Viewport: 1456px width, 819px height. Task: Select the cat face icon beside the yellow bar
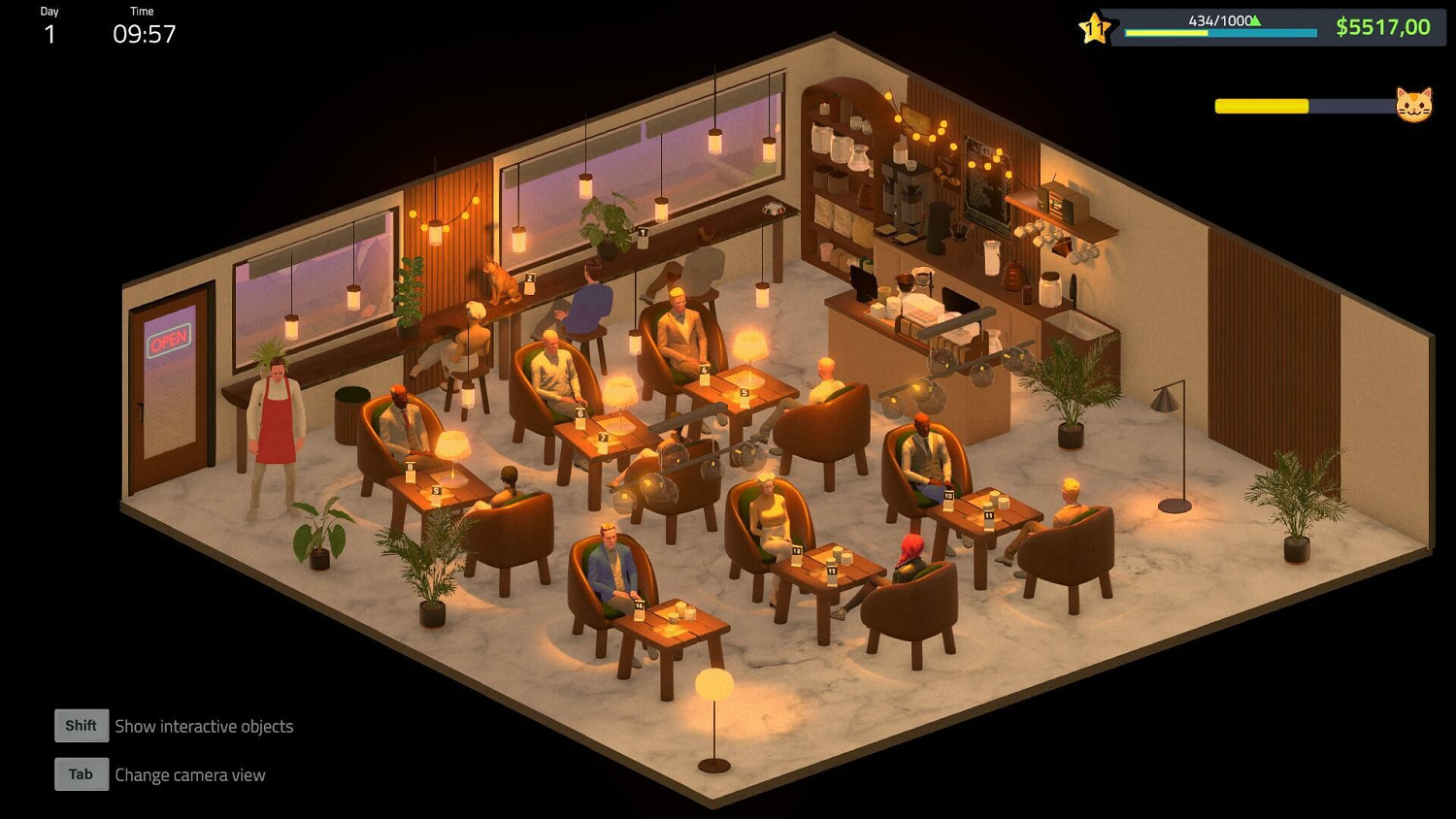1415,105
